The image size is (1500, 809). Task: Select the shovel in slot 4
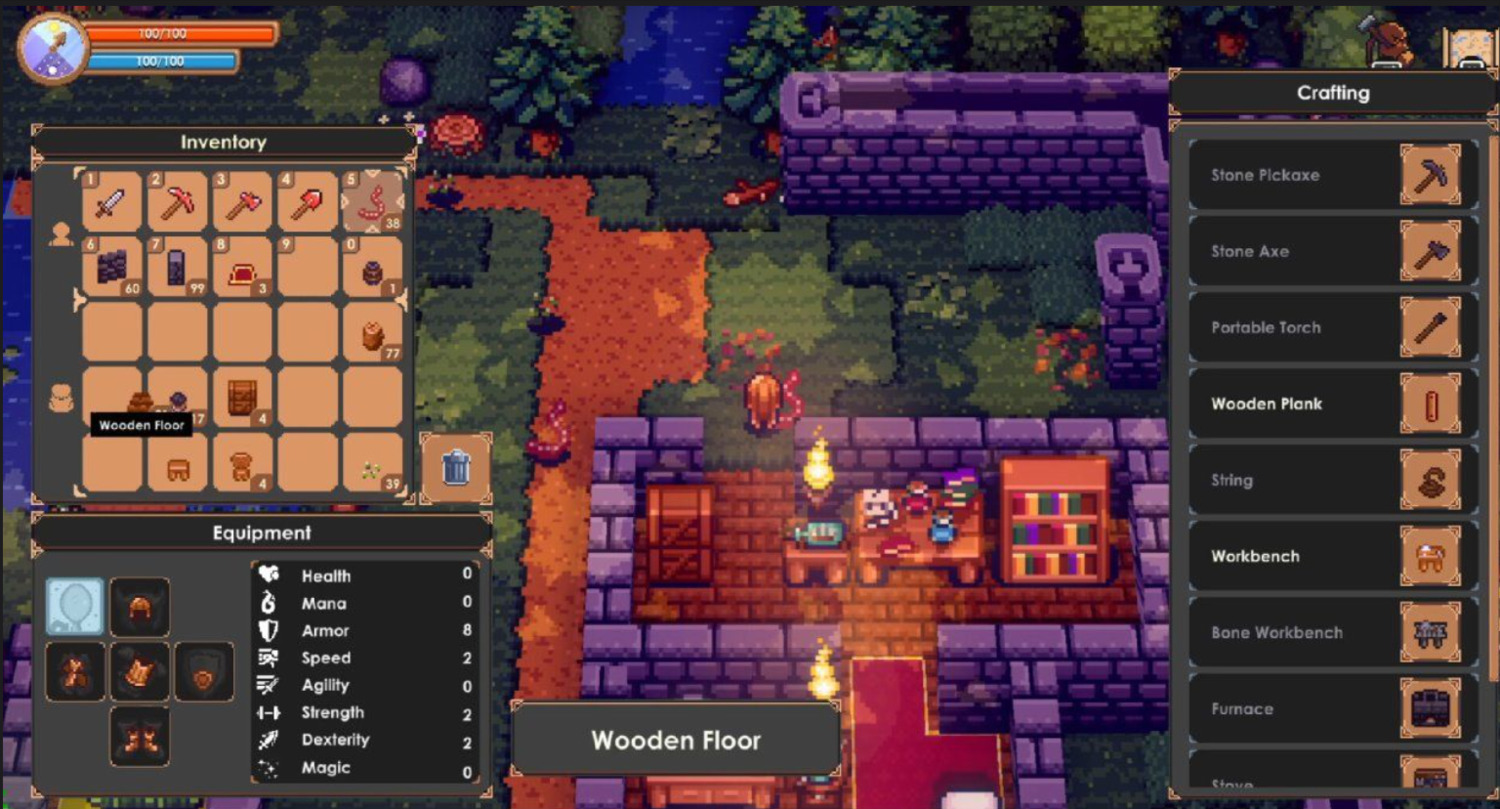coord(307,203)
